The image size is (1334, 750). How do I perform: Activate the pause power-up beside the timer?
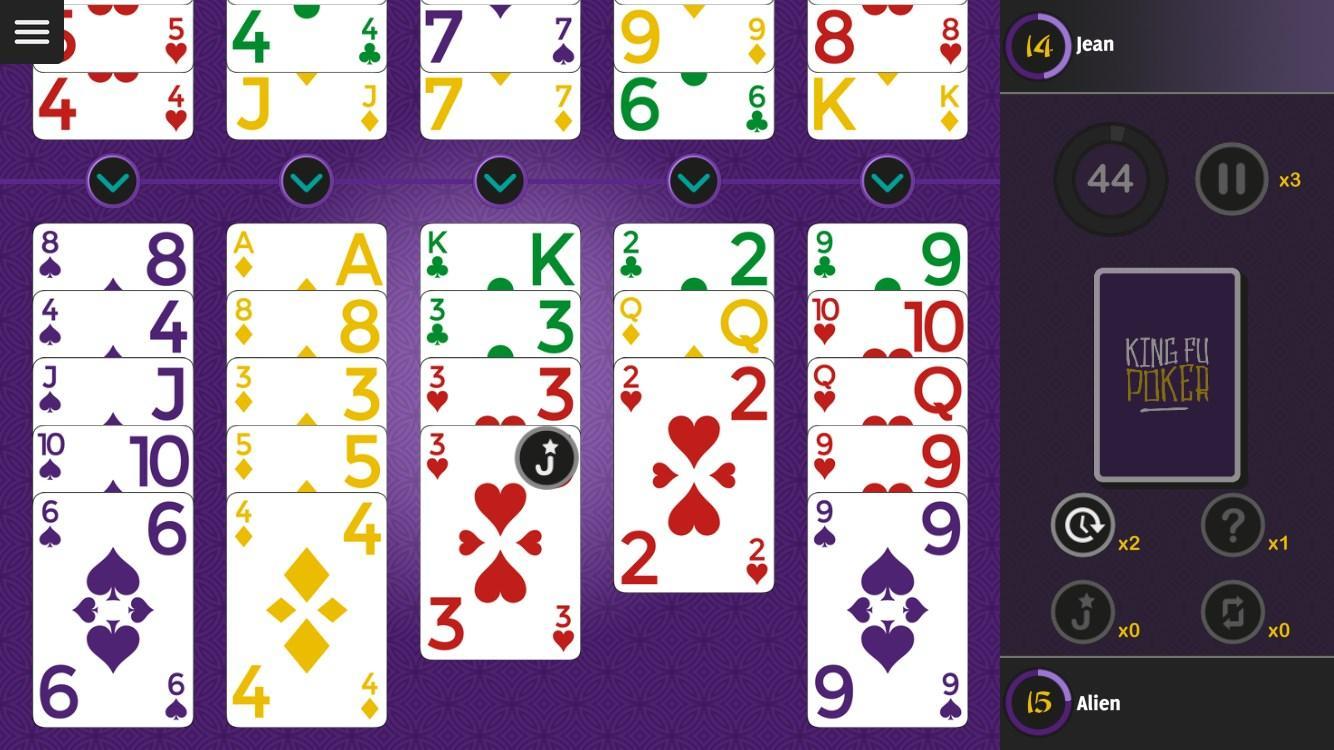[1231, 180]
